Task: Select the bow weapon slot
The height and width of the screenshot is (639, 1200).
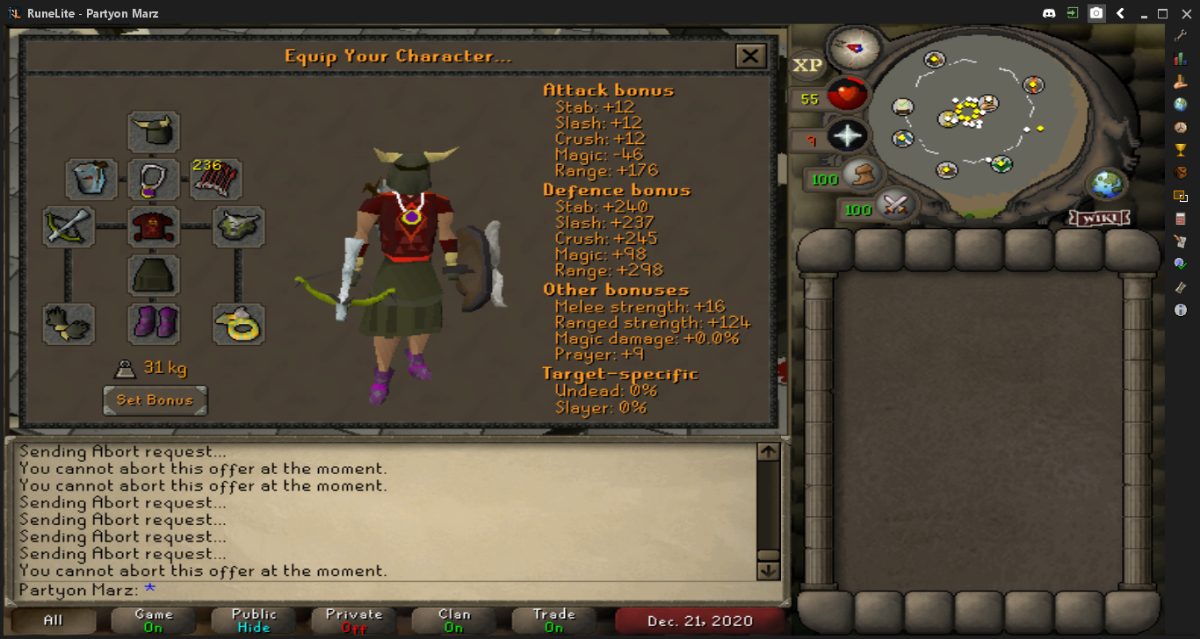Action: 68,227
